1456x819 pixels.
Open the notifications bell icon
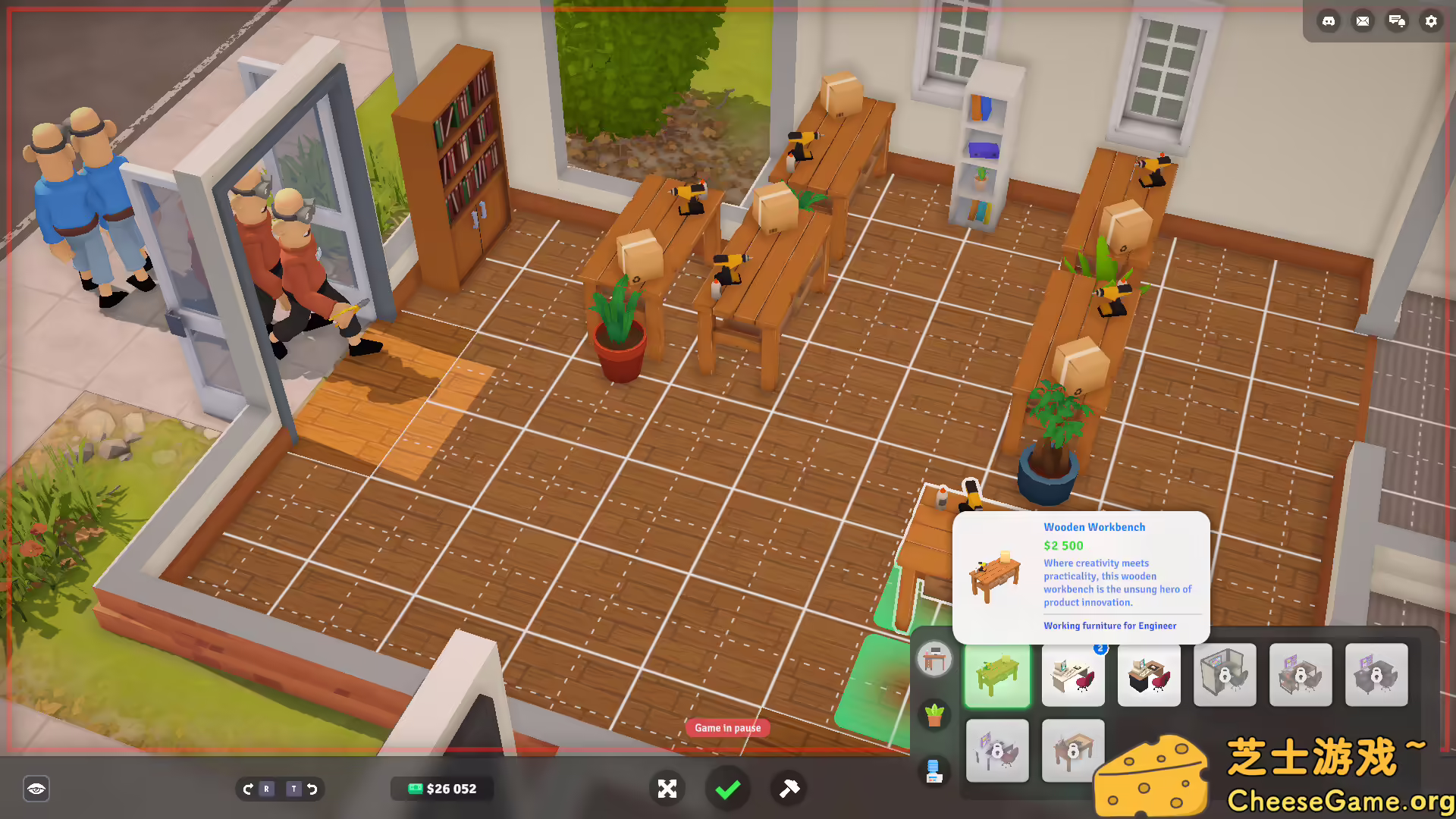1397,21
